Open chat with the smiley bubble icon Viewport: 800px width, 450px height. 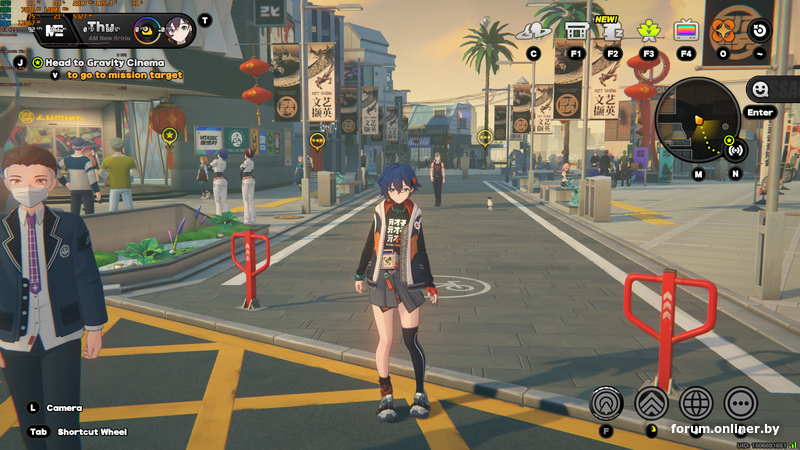point(759,90)
